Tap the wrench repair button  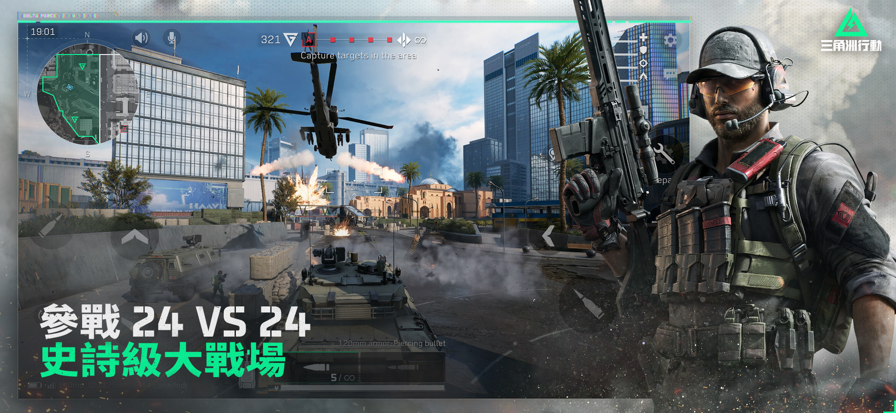(662, 153)
